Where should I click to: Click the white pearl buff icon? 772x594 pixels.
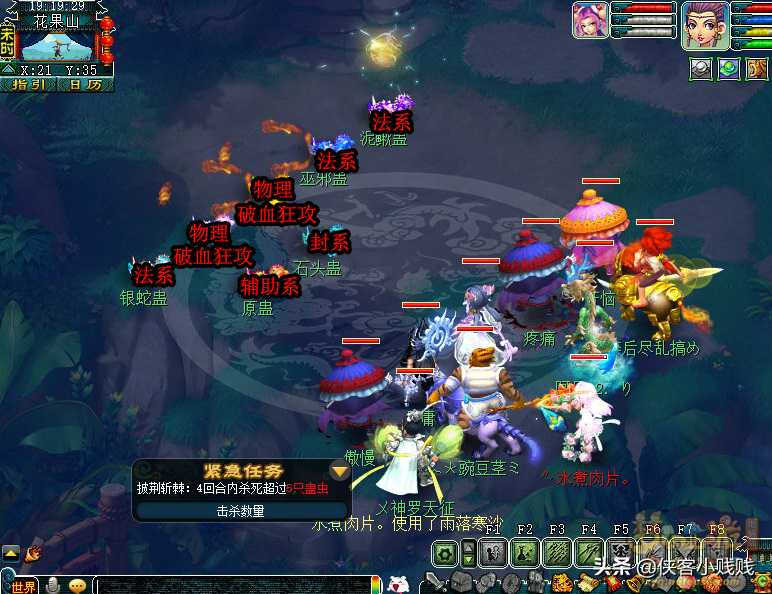tap(701, 69)
